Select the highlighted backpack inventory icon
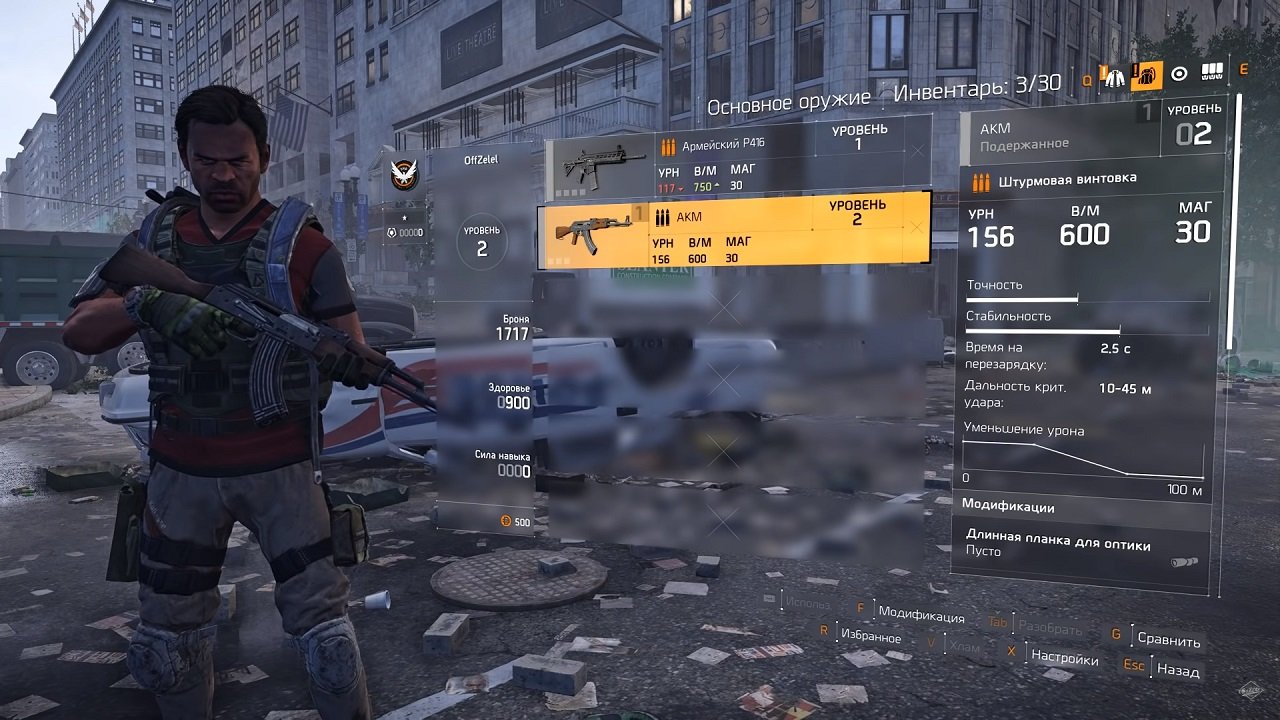Viewport: 1280px width, 720px height. point(1147,75)
